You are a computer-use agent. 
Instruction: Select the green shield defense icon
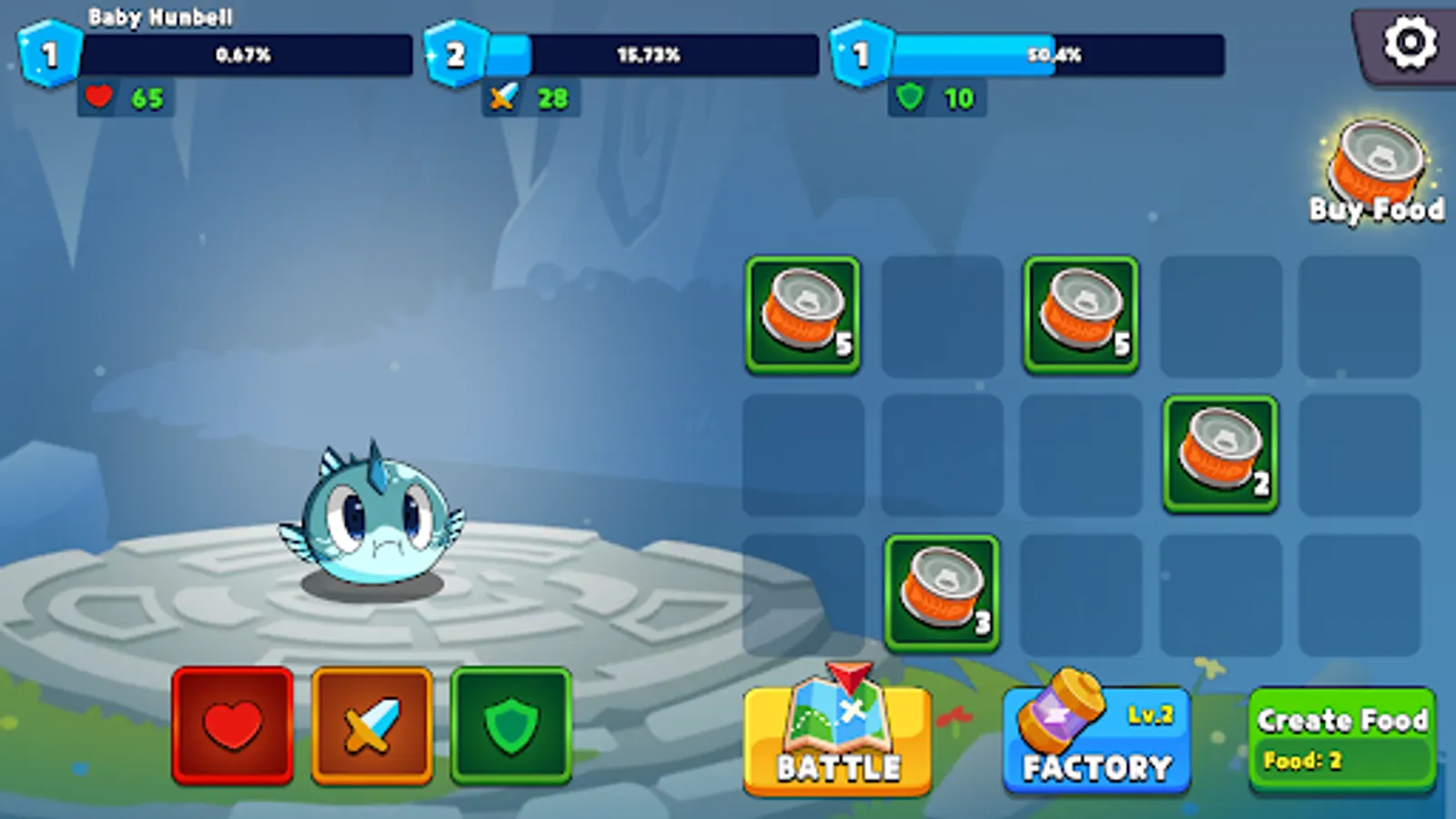(511, 725)
